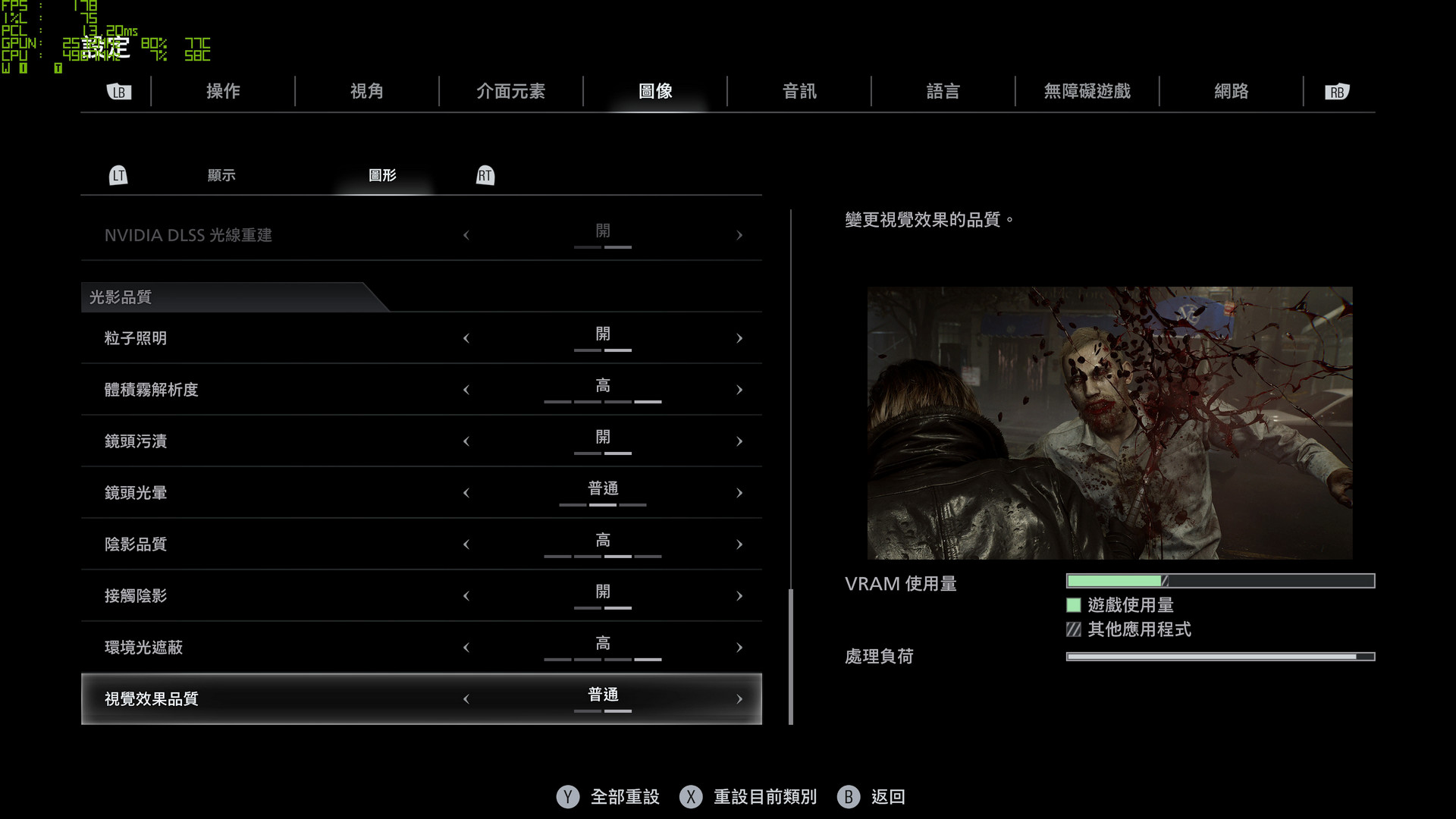
Task: Click left arrow for 環境光遮蔽
Action: (466, 648)
